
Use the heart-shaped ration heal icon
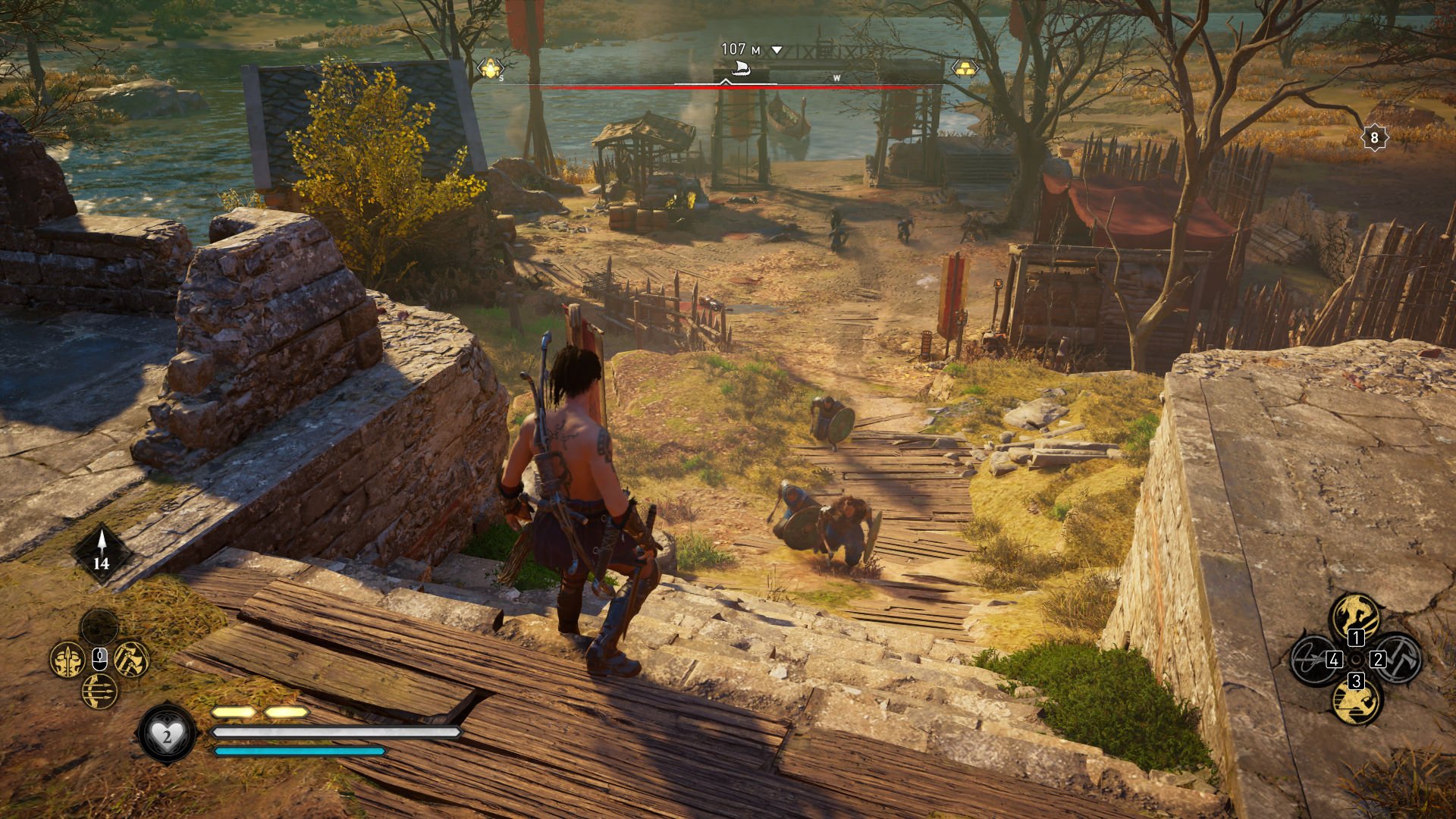(x=167, y=733)
